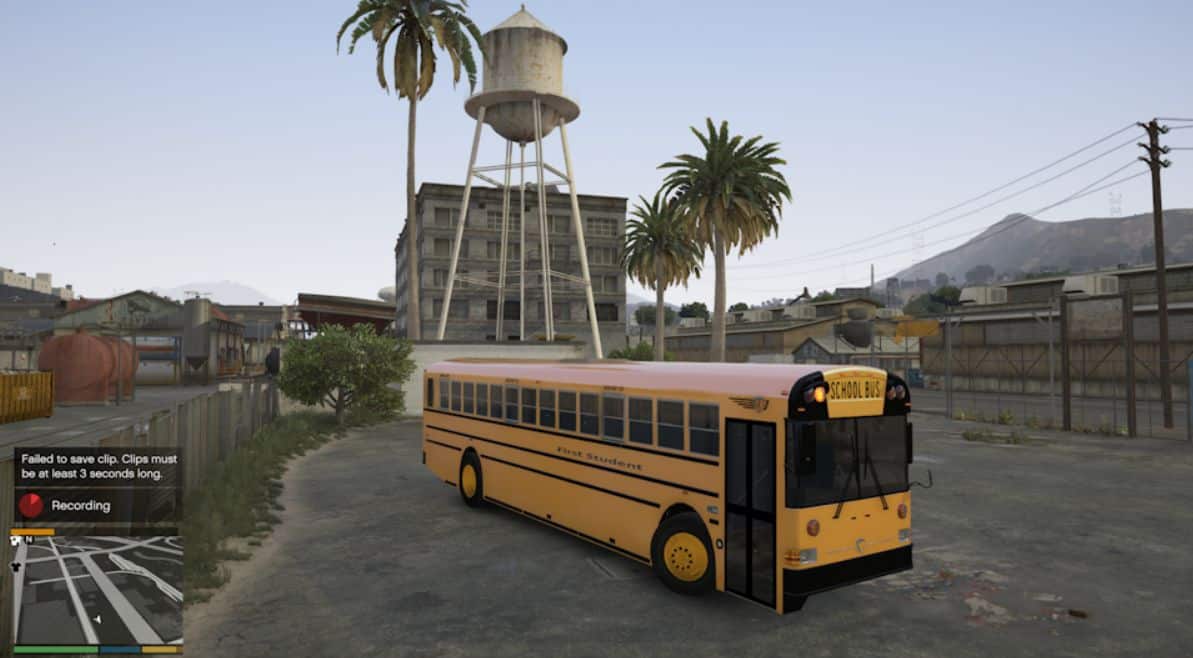Screen dimensions: 1193x658
Task: Click the north N marker on minimap
Action: pos(28,540)
